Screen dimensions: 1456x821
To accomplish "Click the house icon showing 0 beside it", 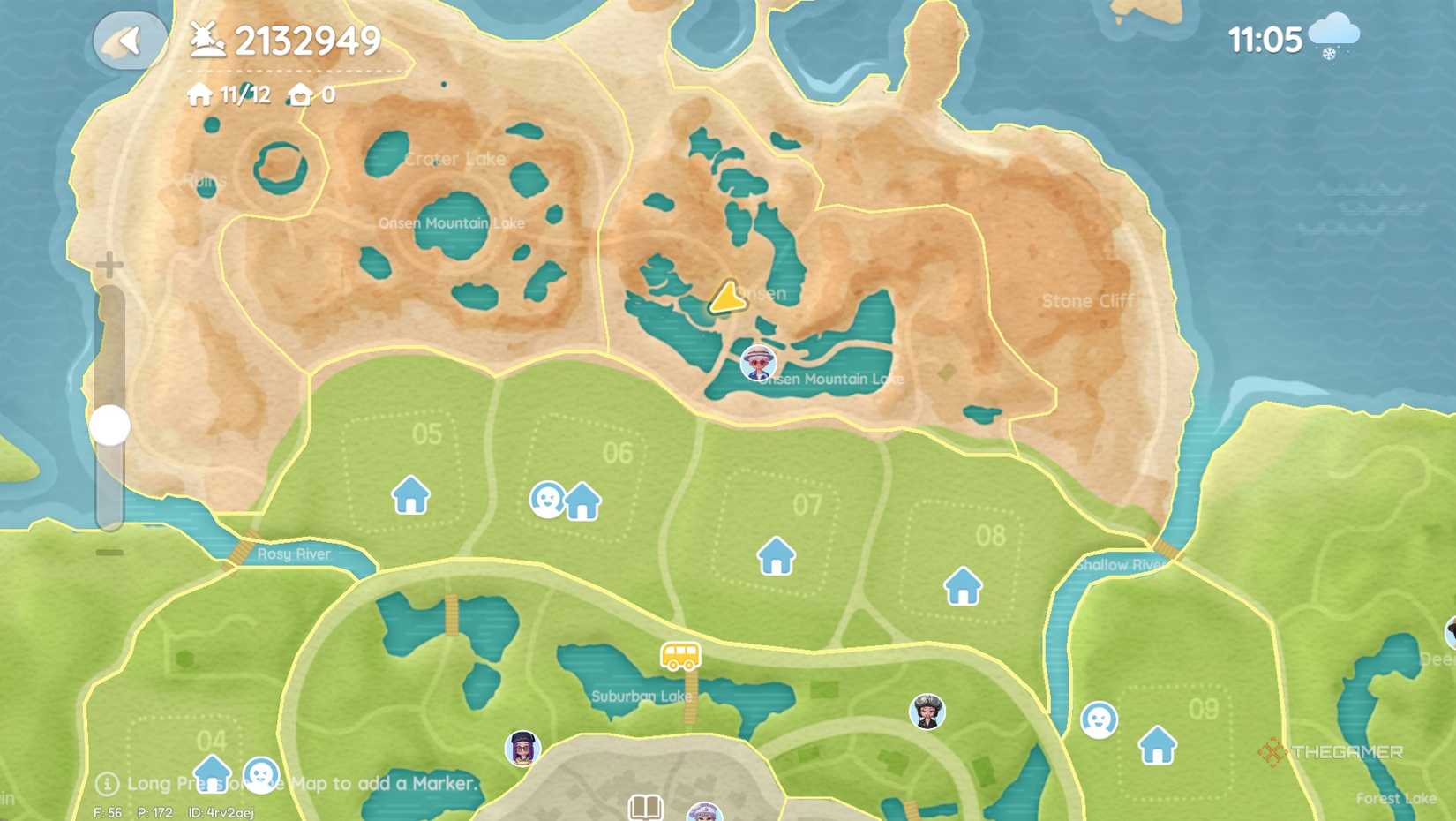I will tap(299, 93).
